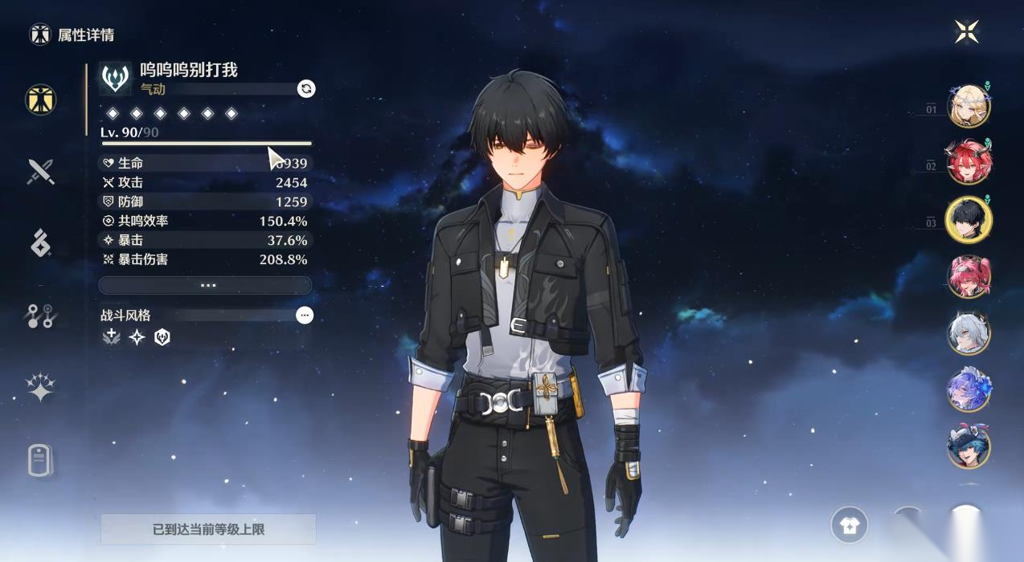Viewport: 1024px width, 562px height.
Task: Open the echoes tab below the weapon tab
Action: [x=40, y=243]
